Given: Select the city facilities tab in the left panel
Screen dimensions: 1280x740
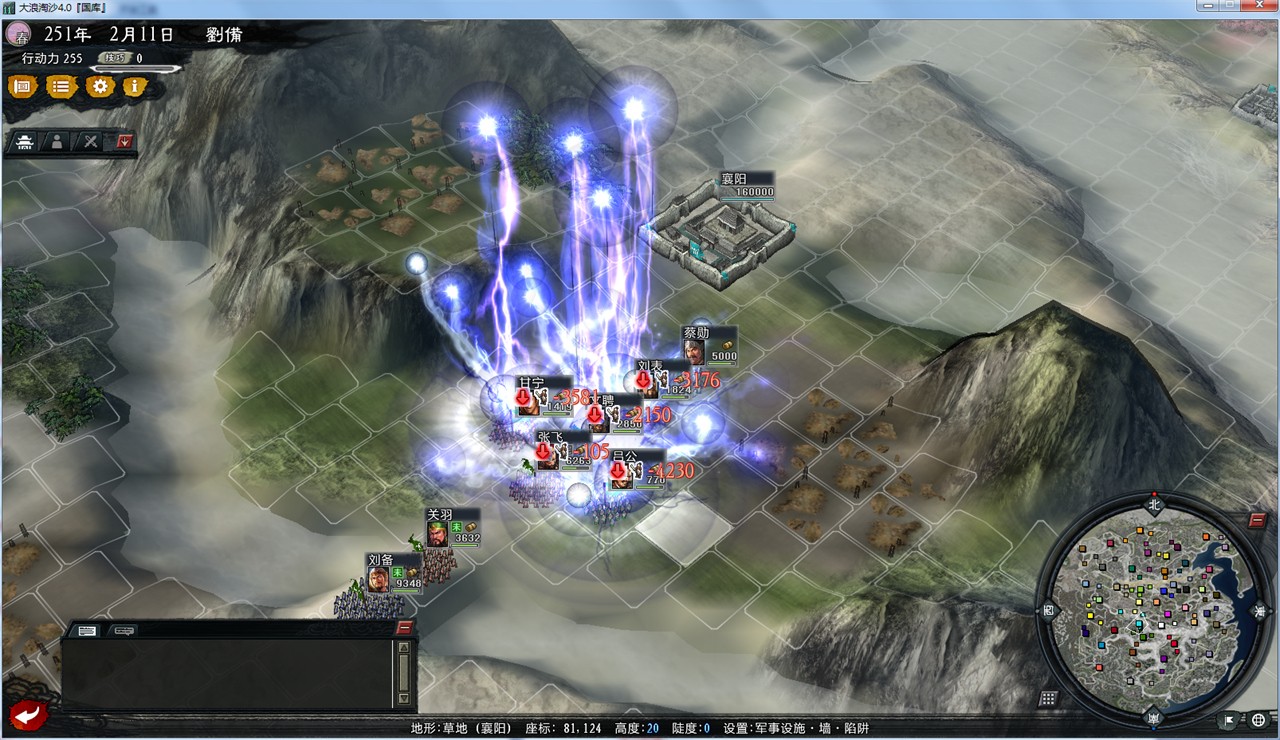Looking at the screenshot, I should tap(25, 141).
